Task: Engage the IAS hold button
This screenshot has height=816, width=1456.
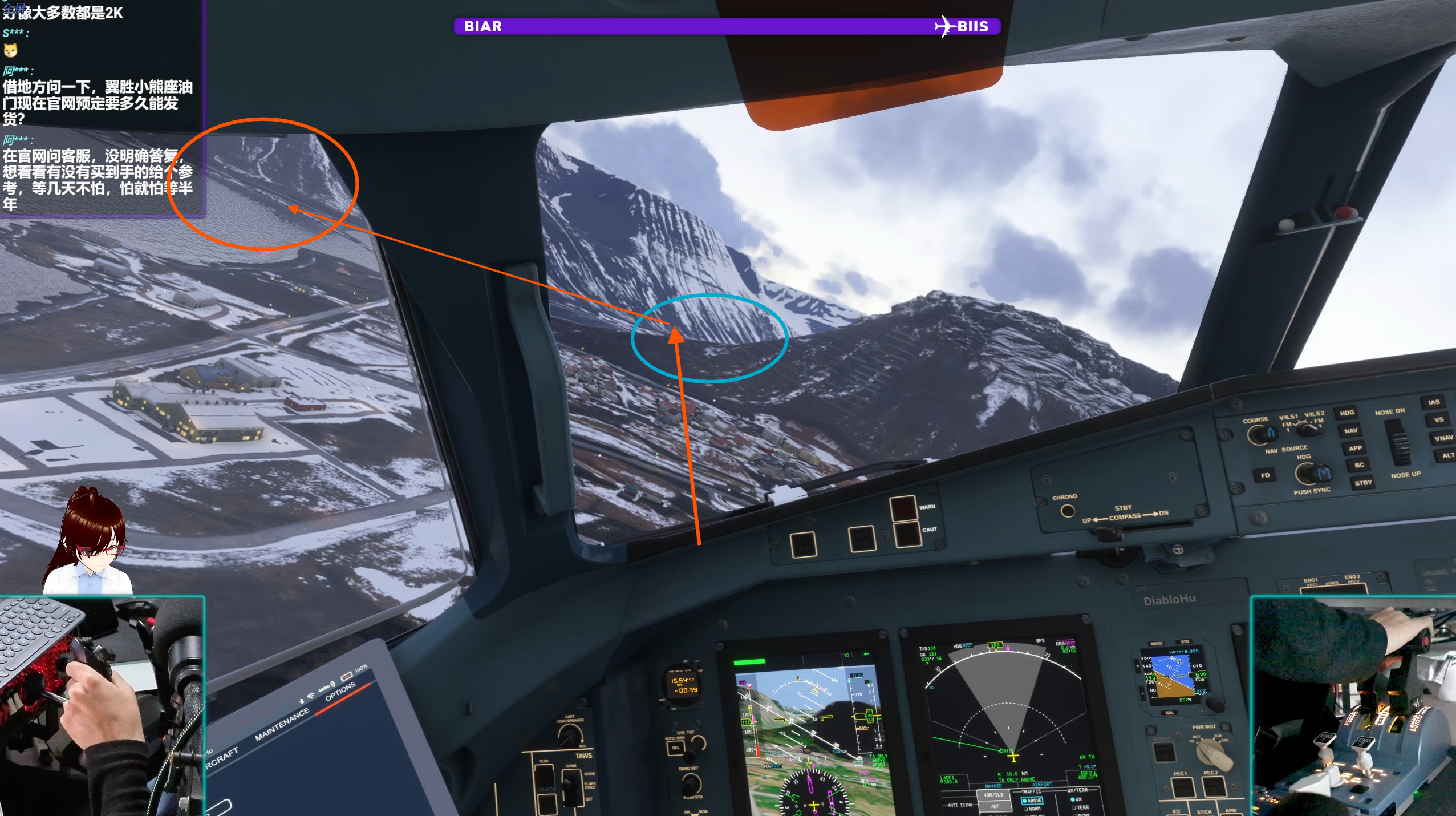Action: point(1433,402)
